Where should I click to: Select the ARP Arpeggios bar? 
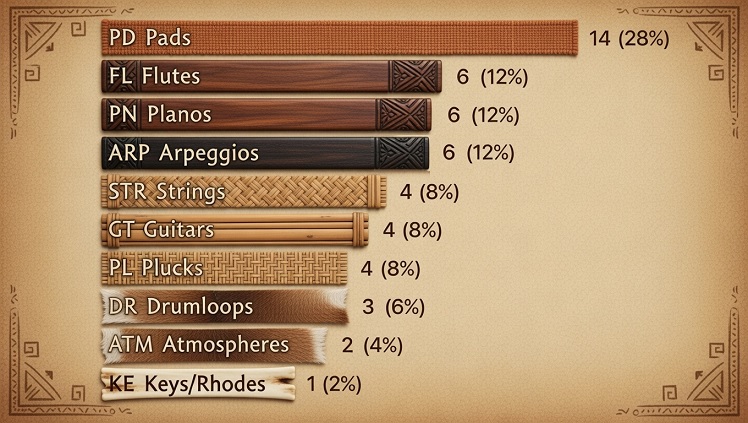click(265, 153)
